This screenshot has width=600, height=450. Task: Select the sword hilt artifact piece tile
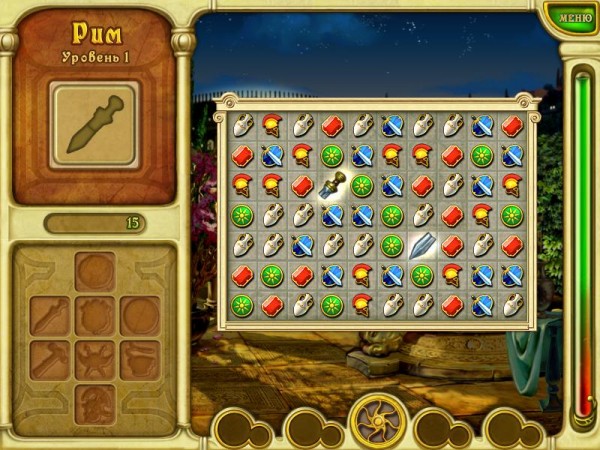click(x=332, y=184)
